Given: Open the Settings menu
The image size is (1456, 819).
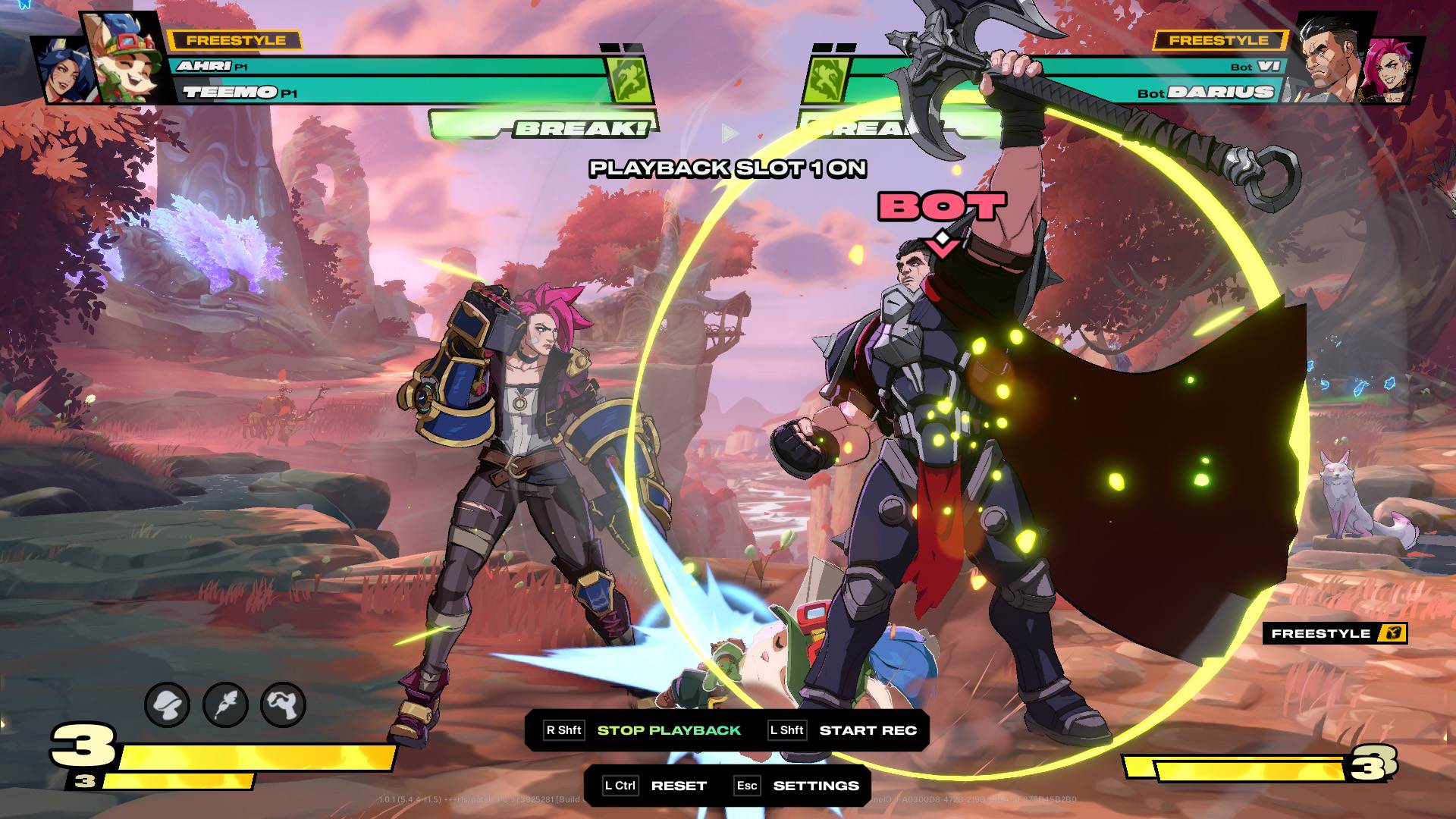Looking at the screenshot, I should 815,786.
